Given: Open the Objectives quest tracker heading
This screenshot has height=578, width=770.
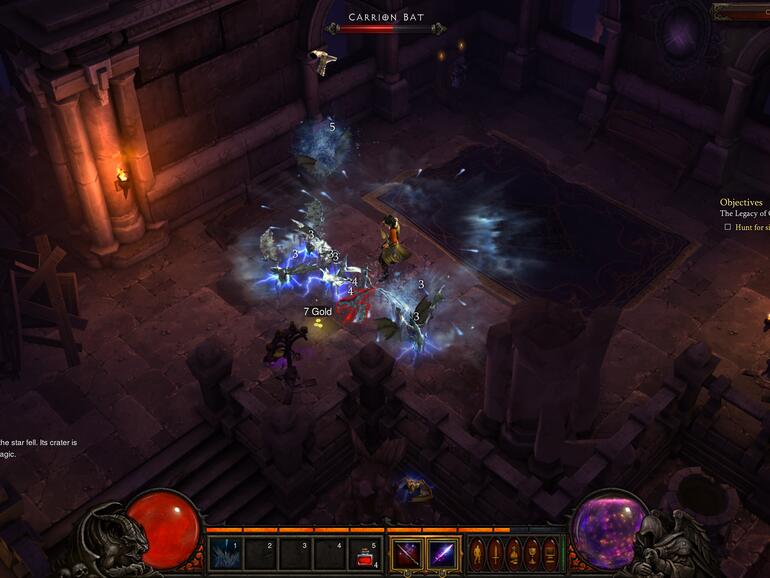Looking at the screenshot, I should (741, 202).
